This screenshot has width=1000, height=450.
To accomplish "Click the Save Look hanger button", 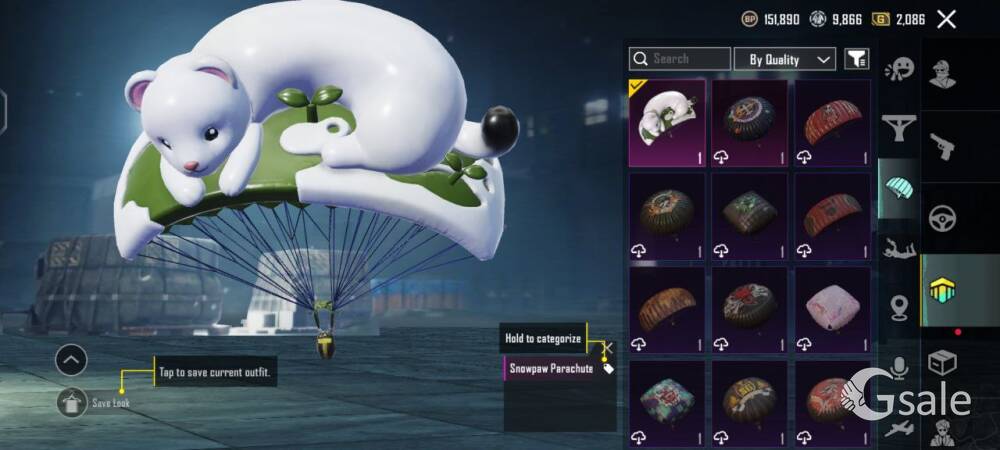I will coord(72,402).
